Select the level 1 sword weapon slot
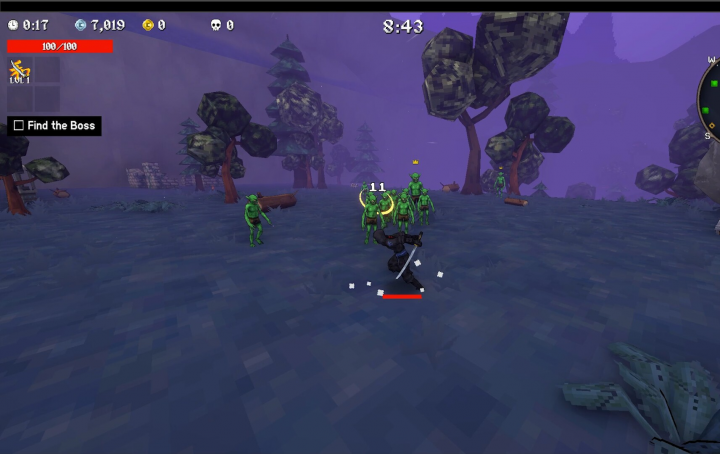The image size is (720, 454). coord(18,71)
